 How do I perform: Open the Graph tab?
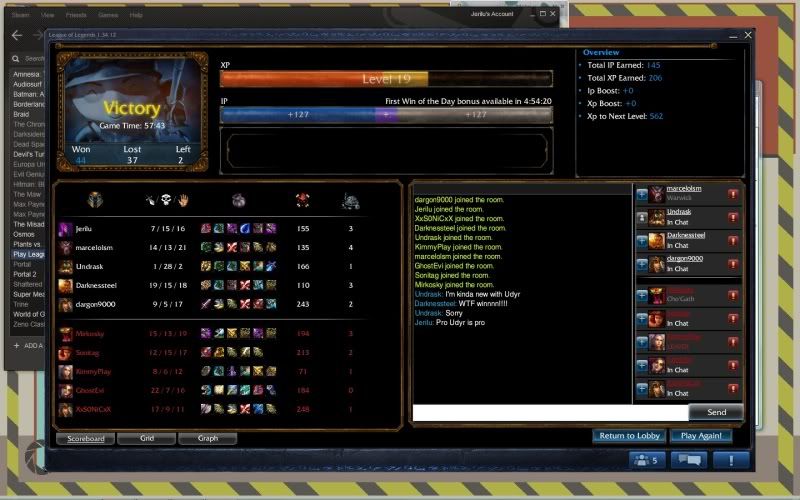[208, 438]
